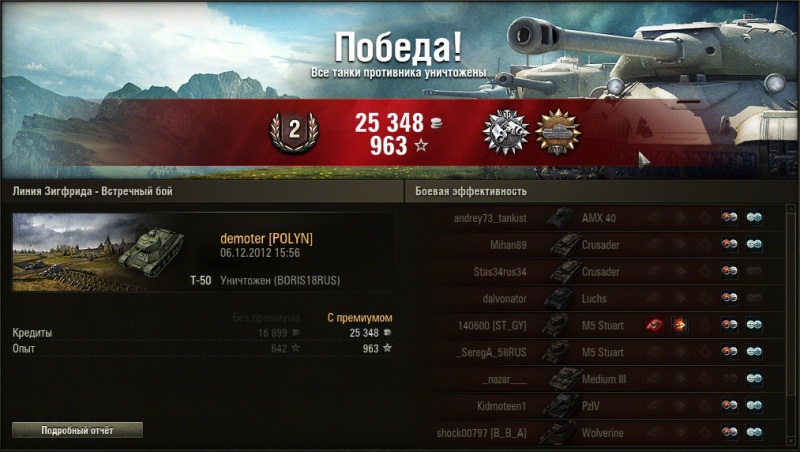Select the Mihan89 row
The width and height of the screenshot is (800, 452).
click(600, 244)
